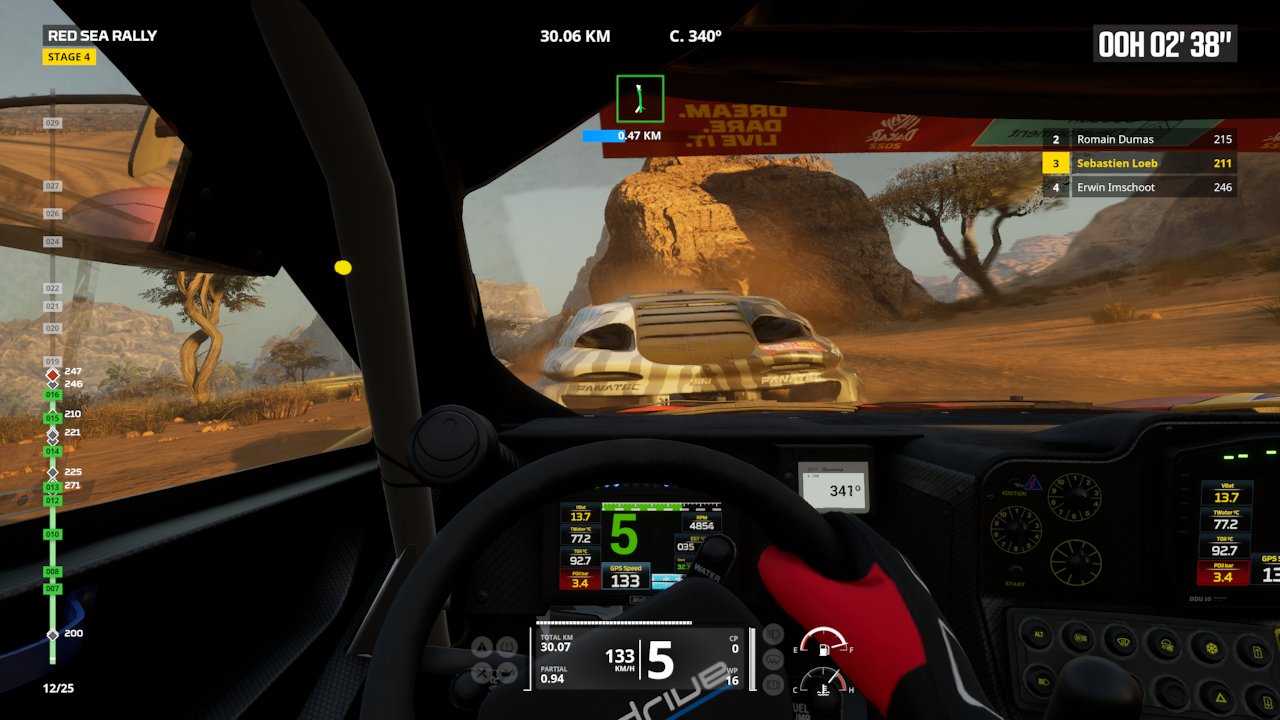Click Sebastien Loeb's highlighted standings row
The height and width of the screenshot is (720, 1280).
(1139, 163)
